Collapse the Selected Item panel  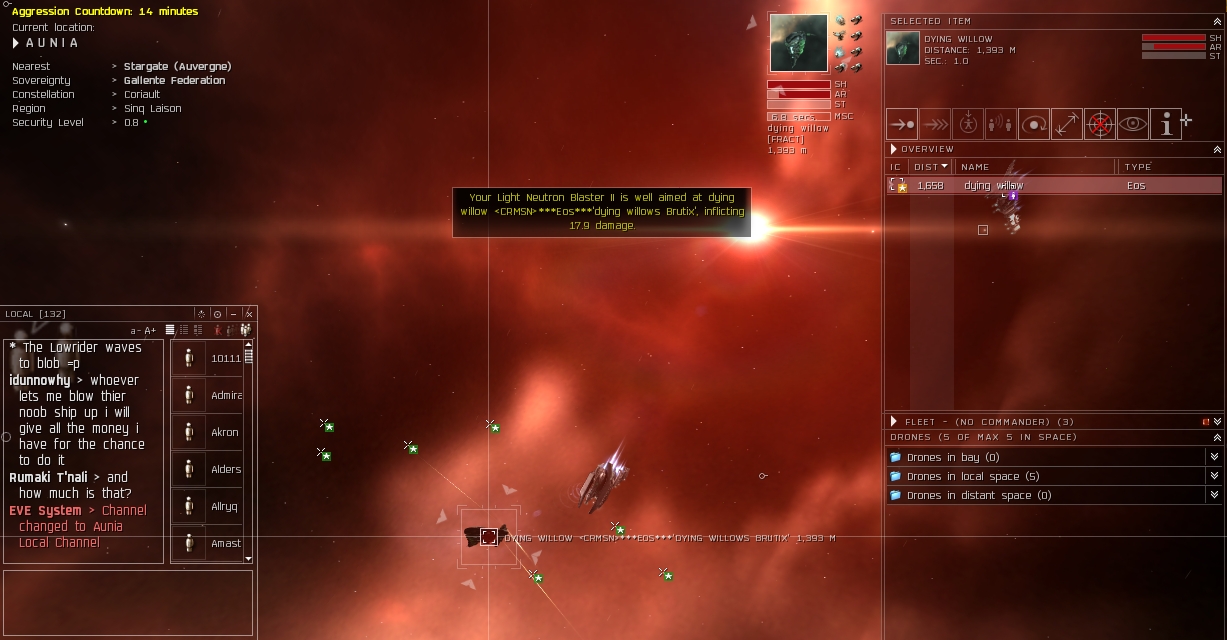point(1217,21)
